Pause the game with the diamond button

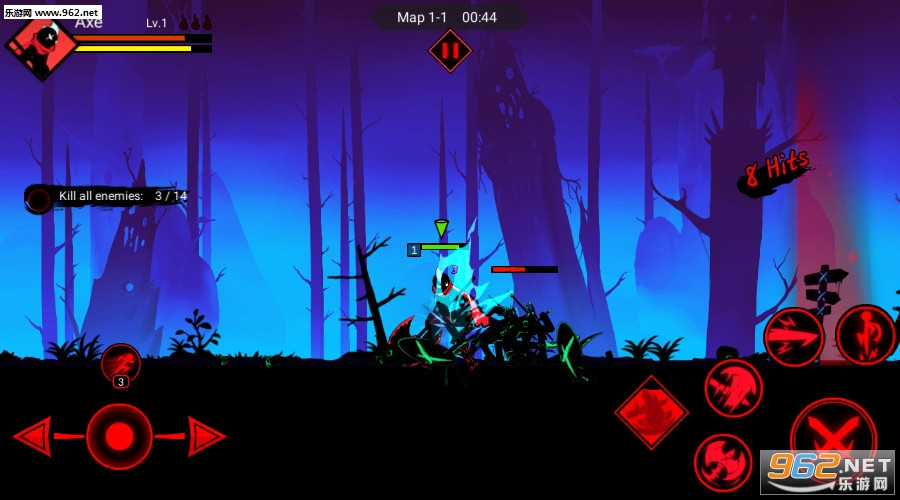click(x=449, y=50)
